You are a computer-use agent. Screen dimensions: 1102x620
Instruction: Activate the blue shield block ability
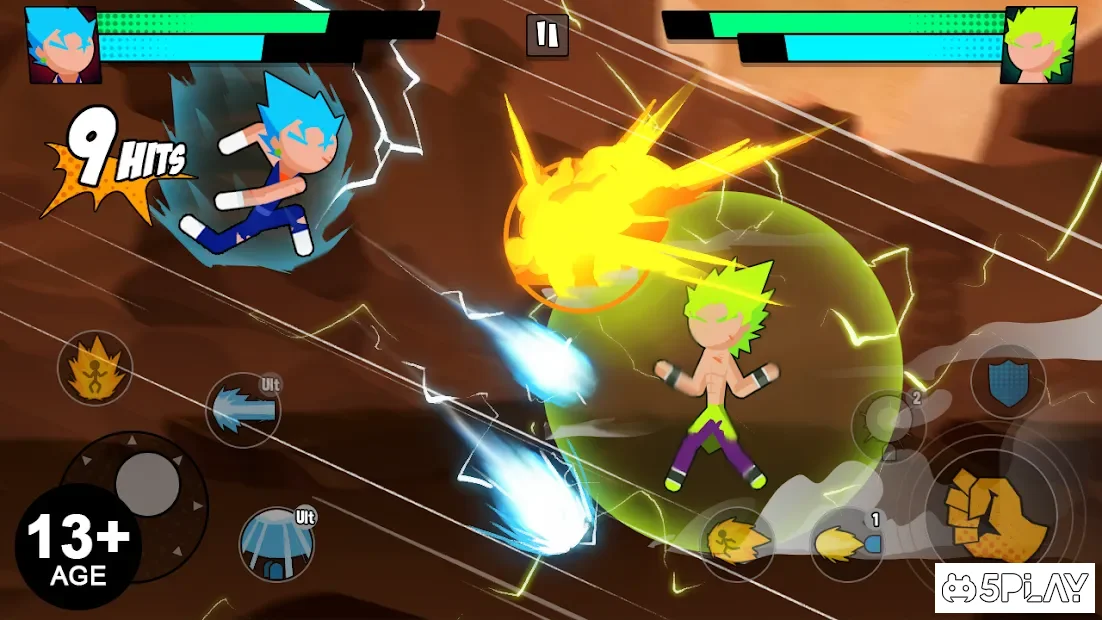1007,381
